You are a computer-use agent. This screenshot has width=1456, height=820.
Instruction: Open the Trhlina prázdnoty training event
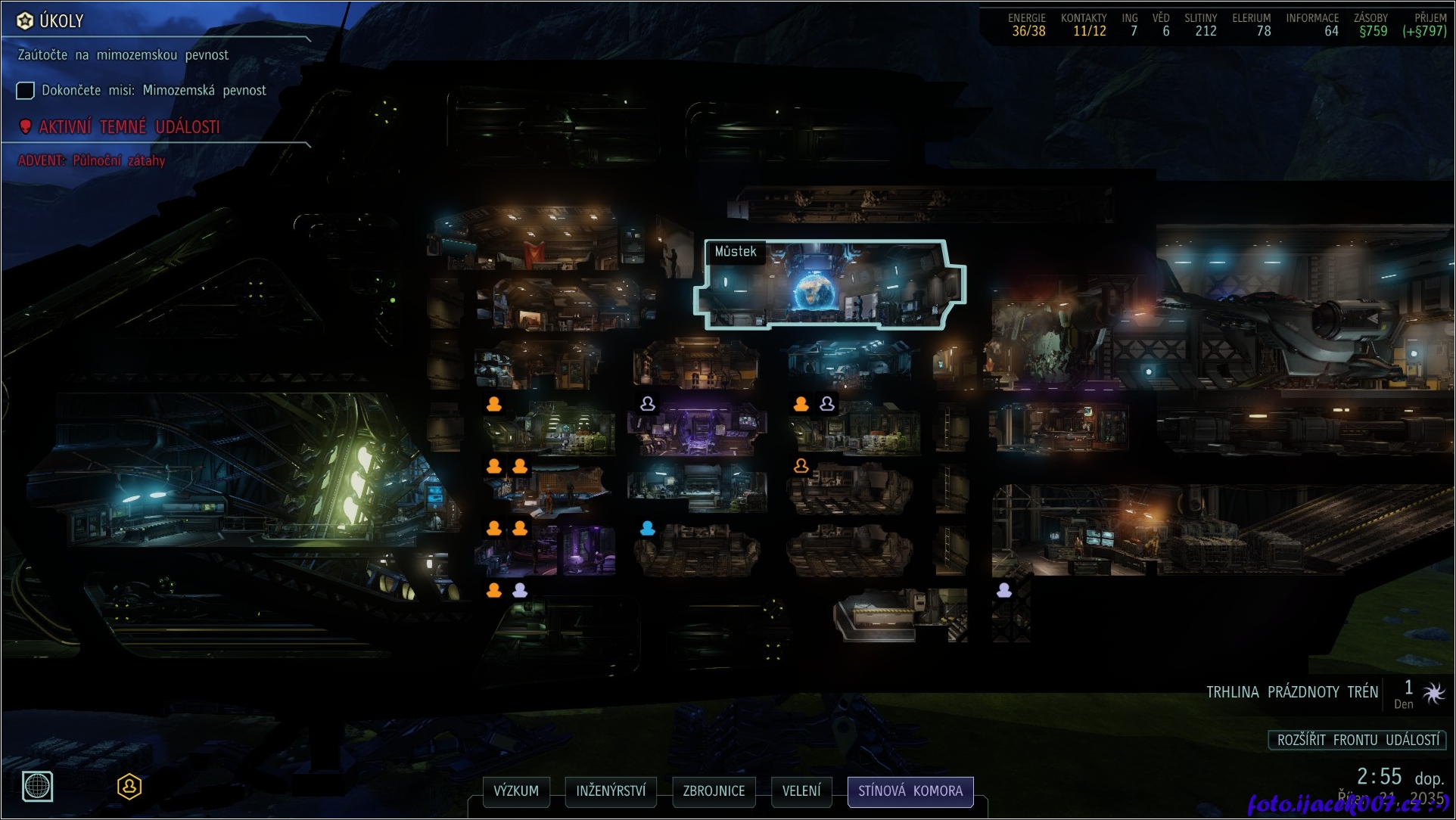click(1292, 692)
